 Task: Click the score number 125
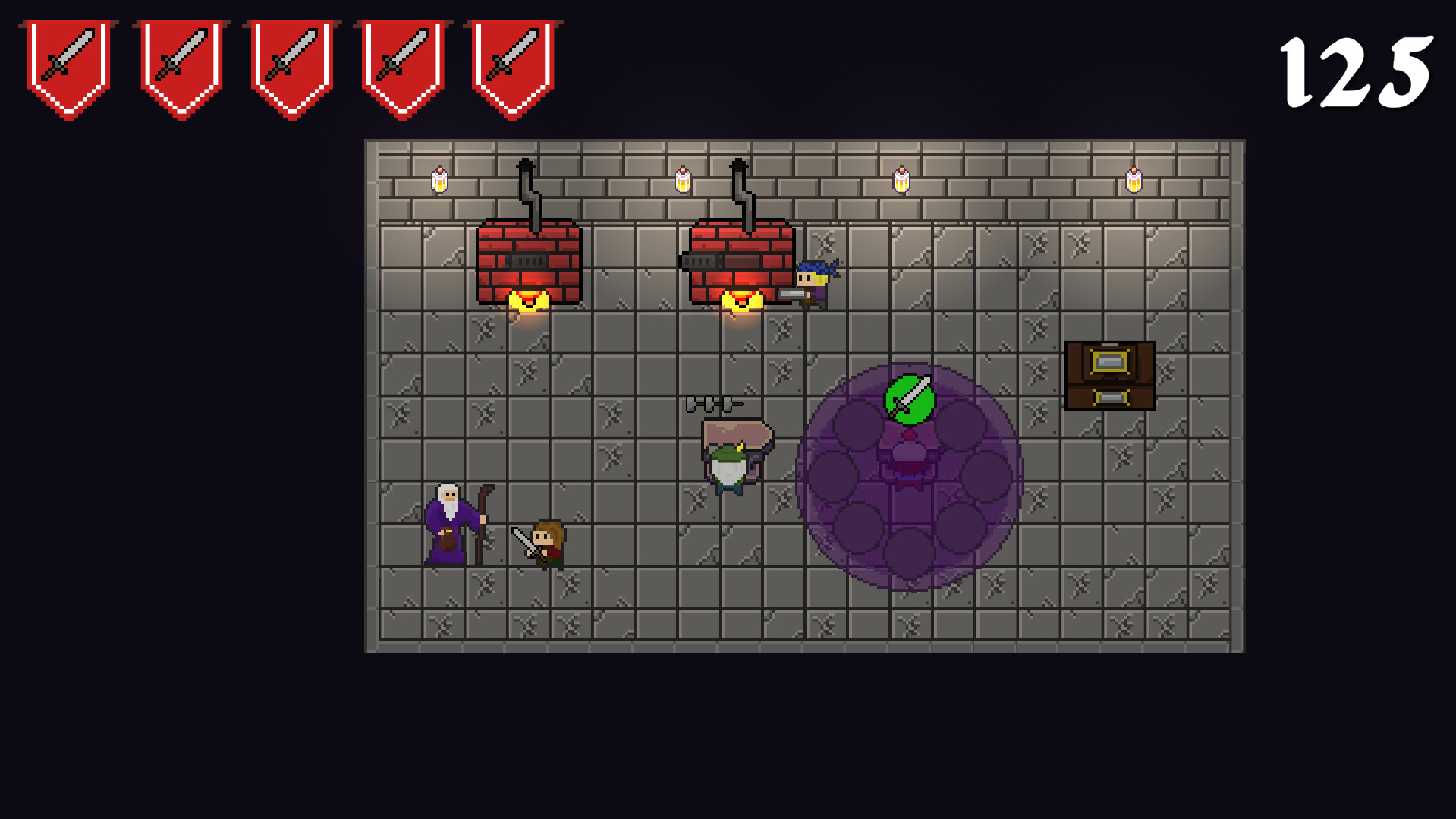1354,68
